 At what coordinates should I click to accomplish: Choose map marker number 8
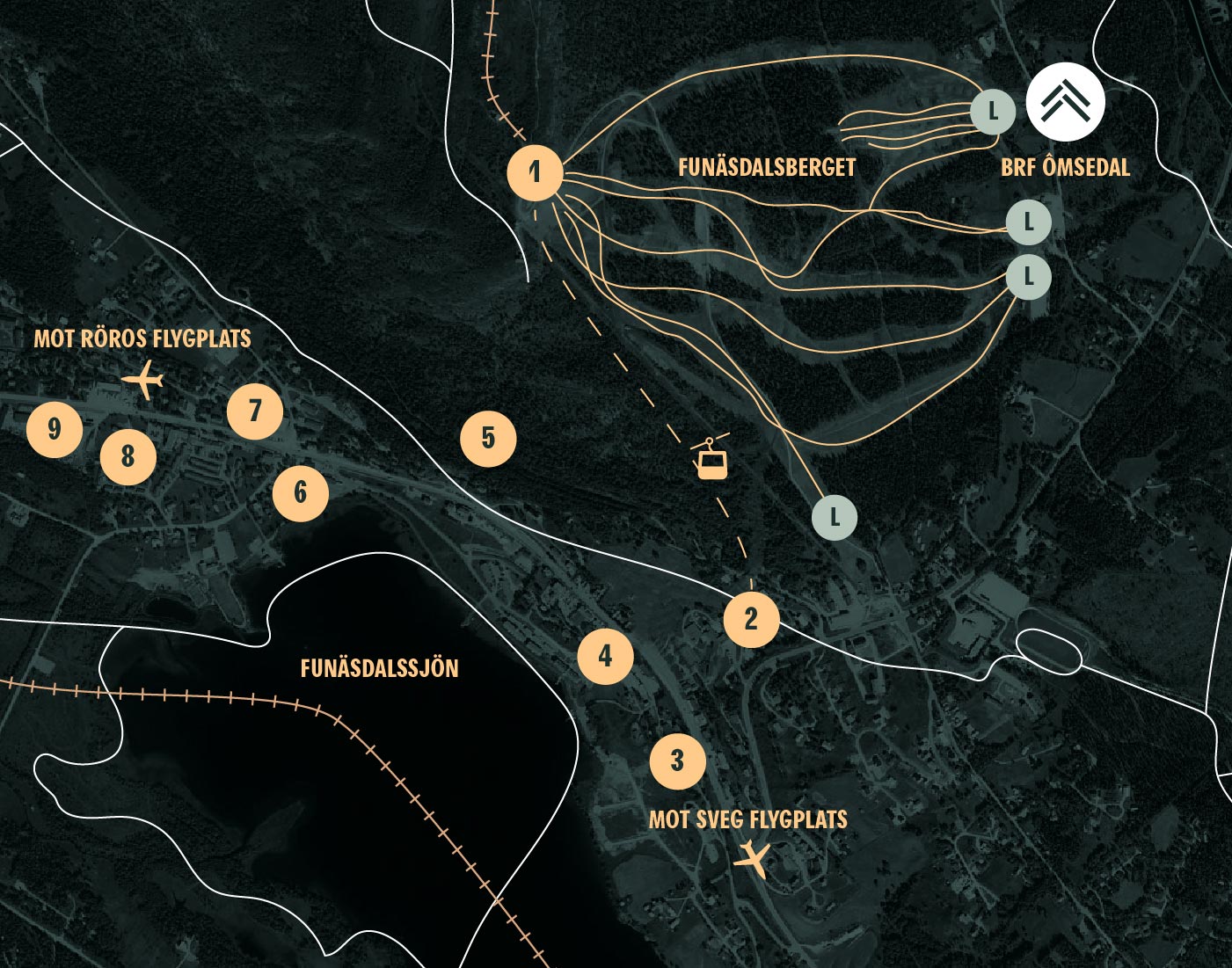tap(128, 456)
